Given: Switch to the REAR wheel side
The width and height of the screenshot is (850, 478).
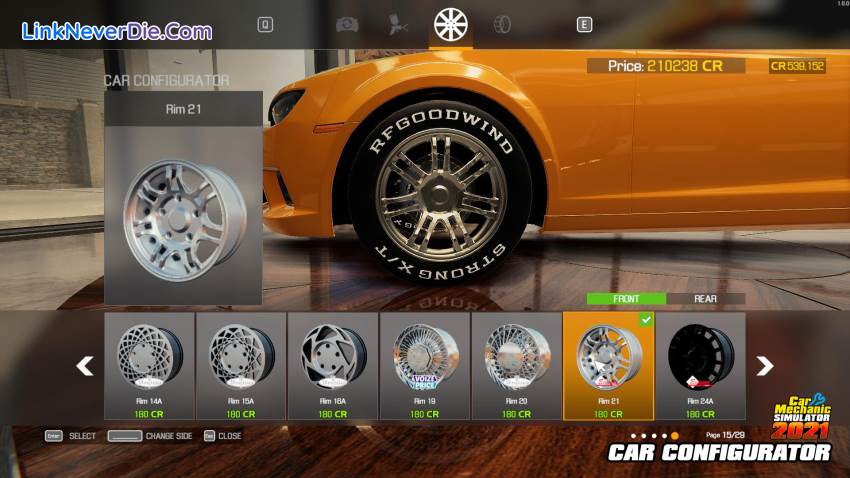Looking at the screenshot, I should (706, 298).
